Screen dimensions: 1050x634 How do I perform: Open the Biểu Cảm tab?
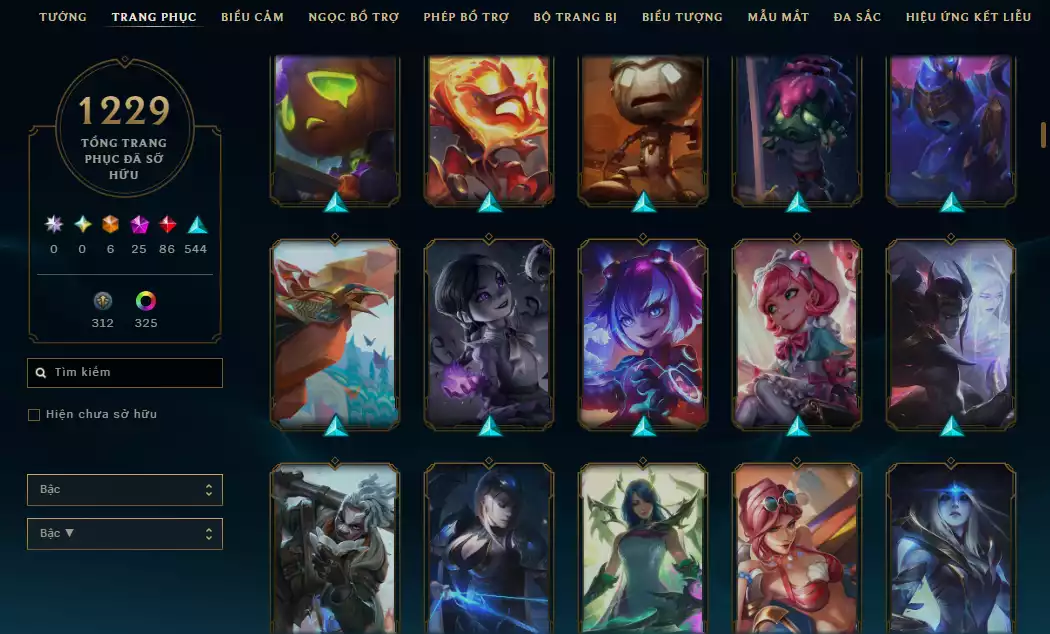[x=252, y=17]
